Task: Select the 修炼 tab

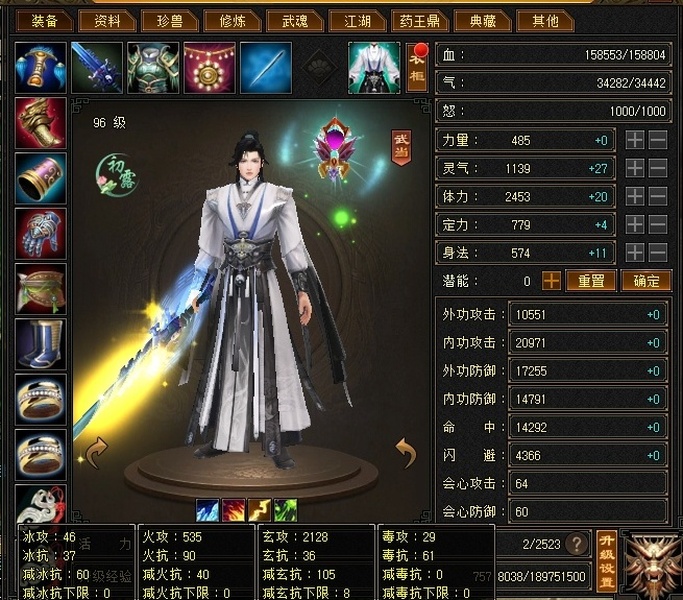Action: coord(232,21)
